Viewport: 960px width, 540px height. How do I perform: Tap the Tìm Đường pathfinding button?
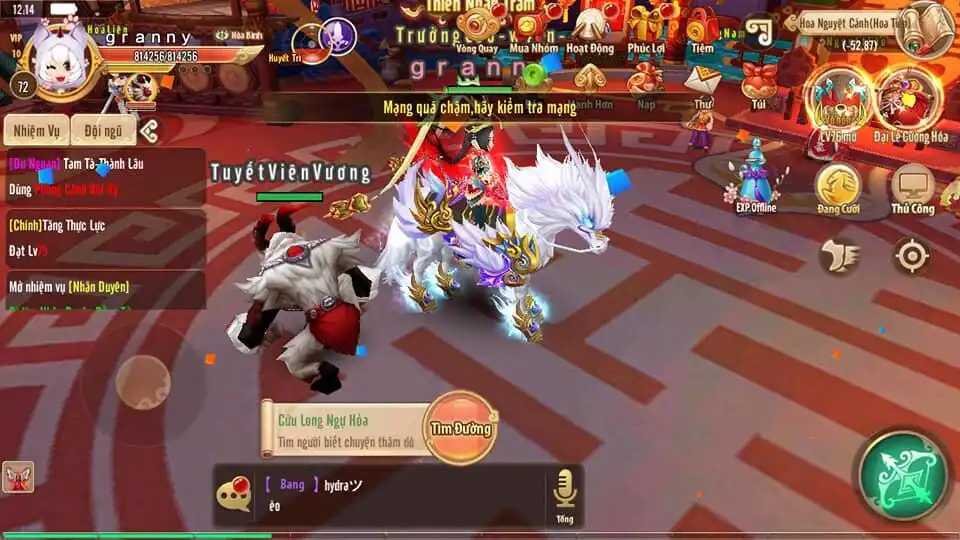pyautogui.click(x=461, y=428)
